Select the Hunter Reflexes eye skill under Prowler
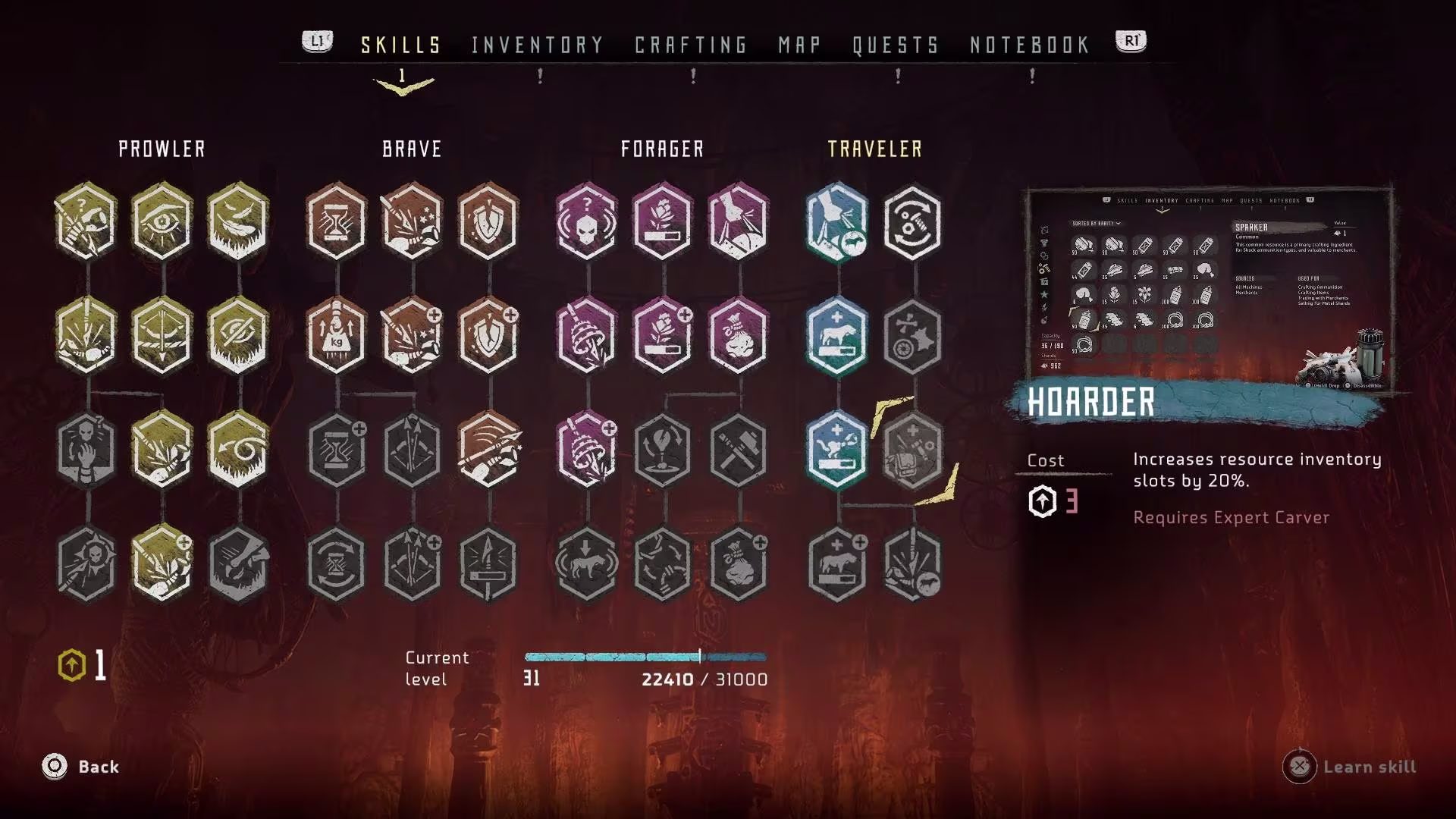The height and width of the screenshot is (819, 1456). click(161, 222)
